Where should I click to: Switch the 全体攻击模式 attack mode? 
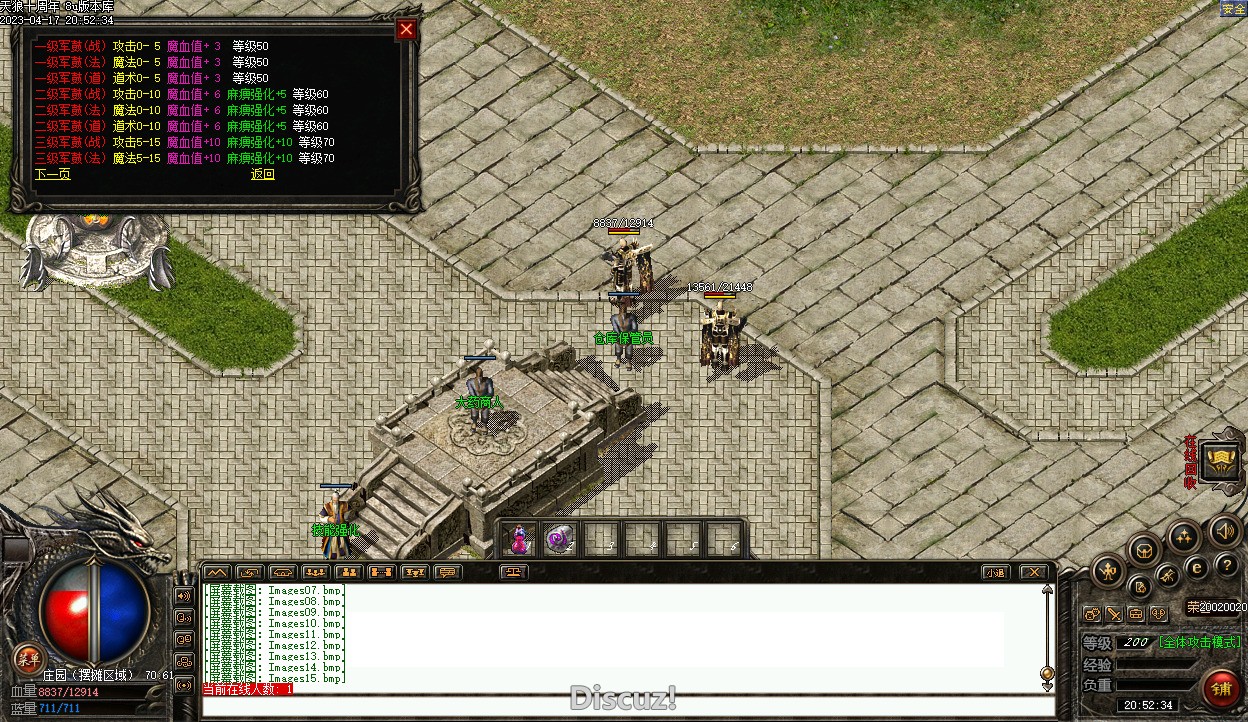pyautogui.click(x=1200, y=642)
